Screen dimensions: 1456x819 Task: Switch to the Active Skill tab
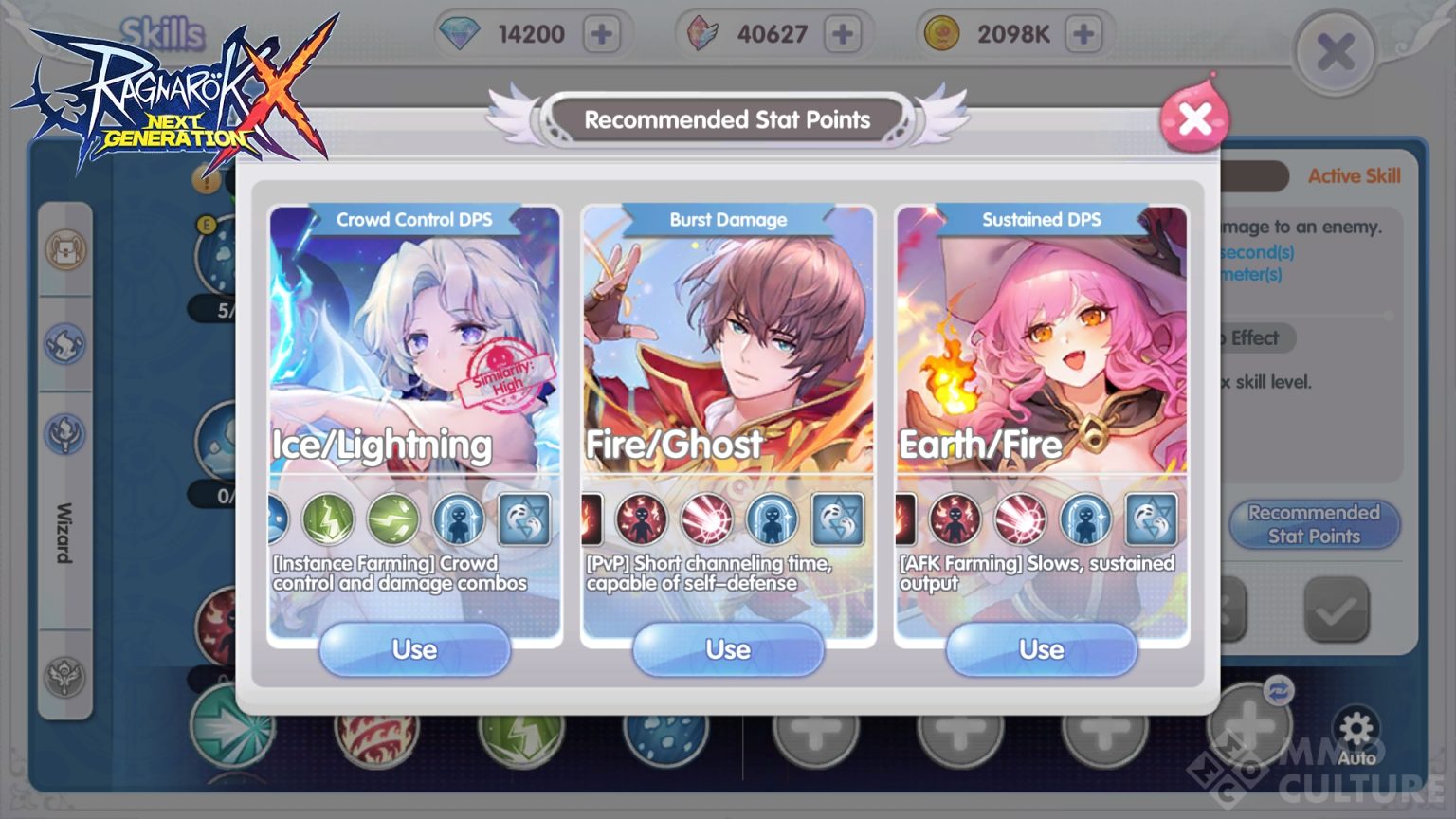(1353, 176)
